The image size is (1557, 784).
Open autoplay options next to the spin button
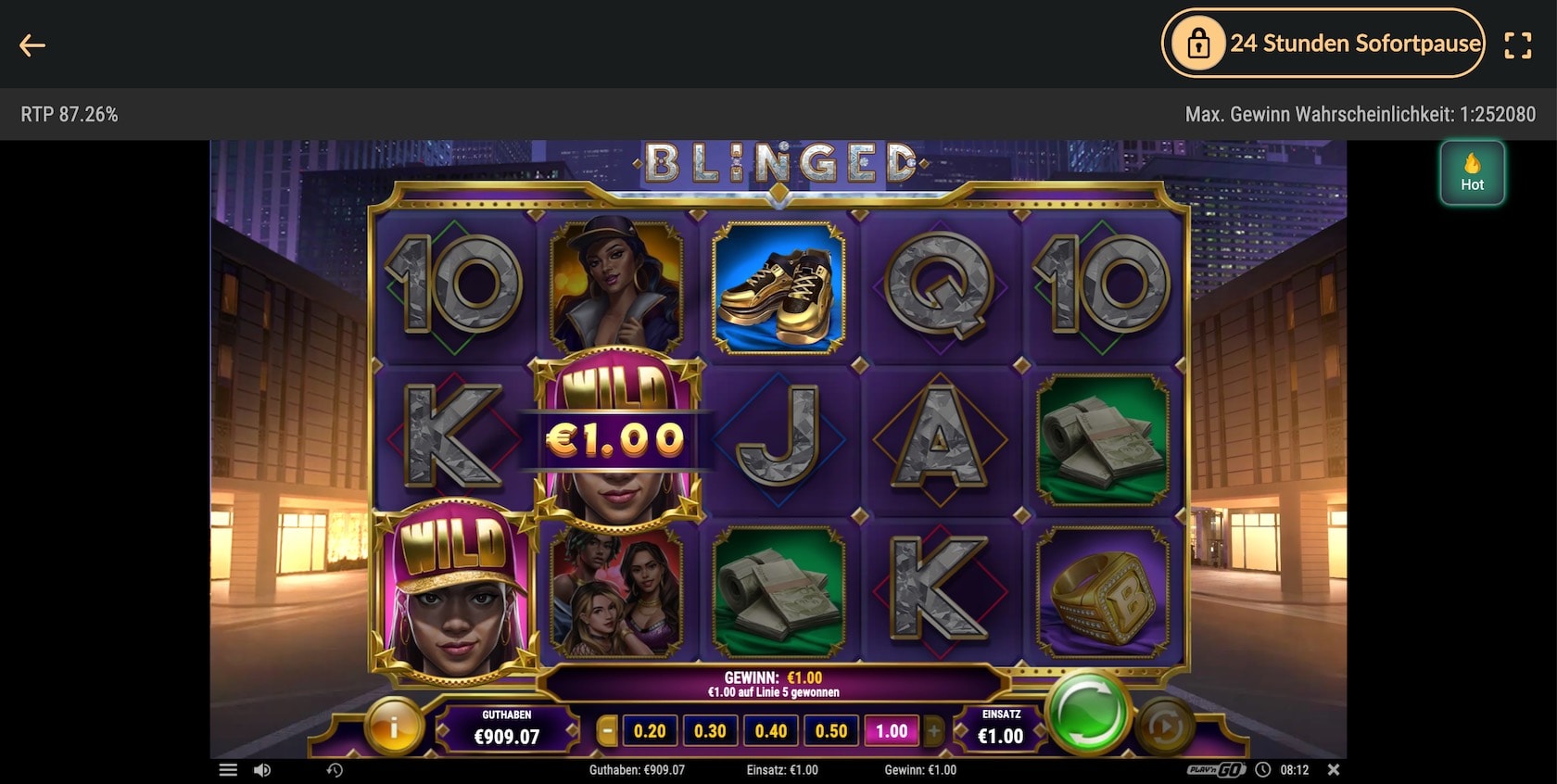1164,727
